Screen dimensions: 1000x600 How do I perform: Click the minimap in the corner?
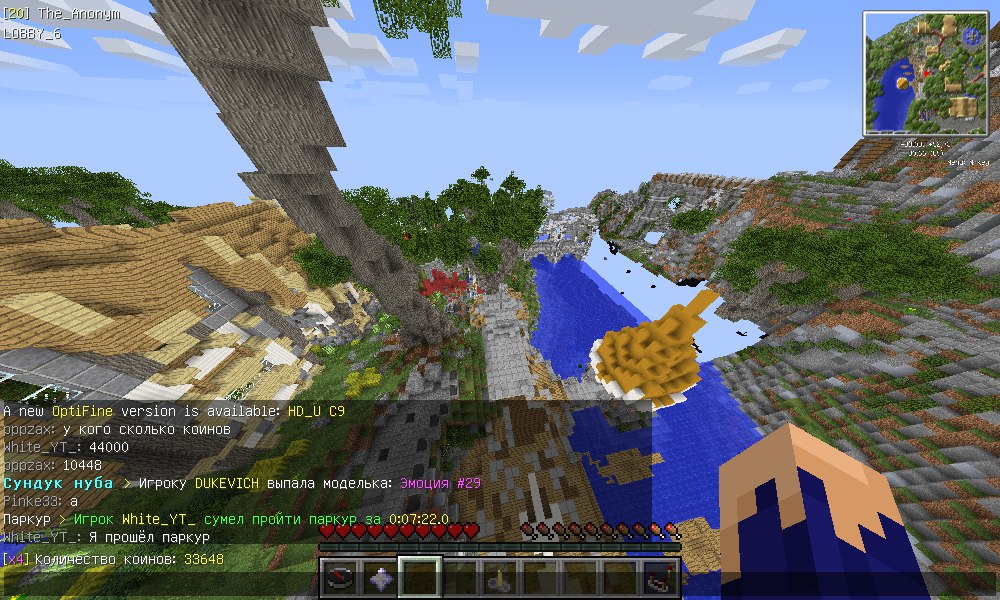pos(926,74)
